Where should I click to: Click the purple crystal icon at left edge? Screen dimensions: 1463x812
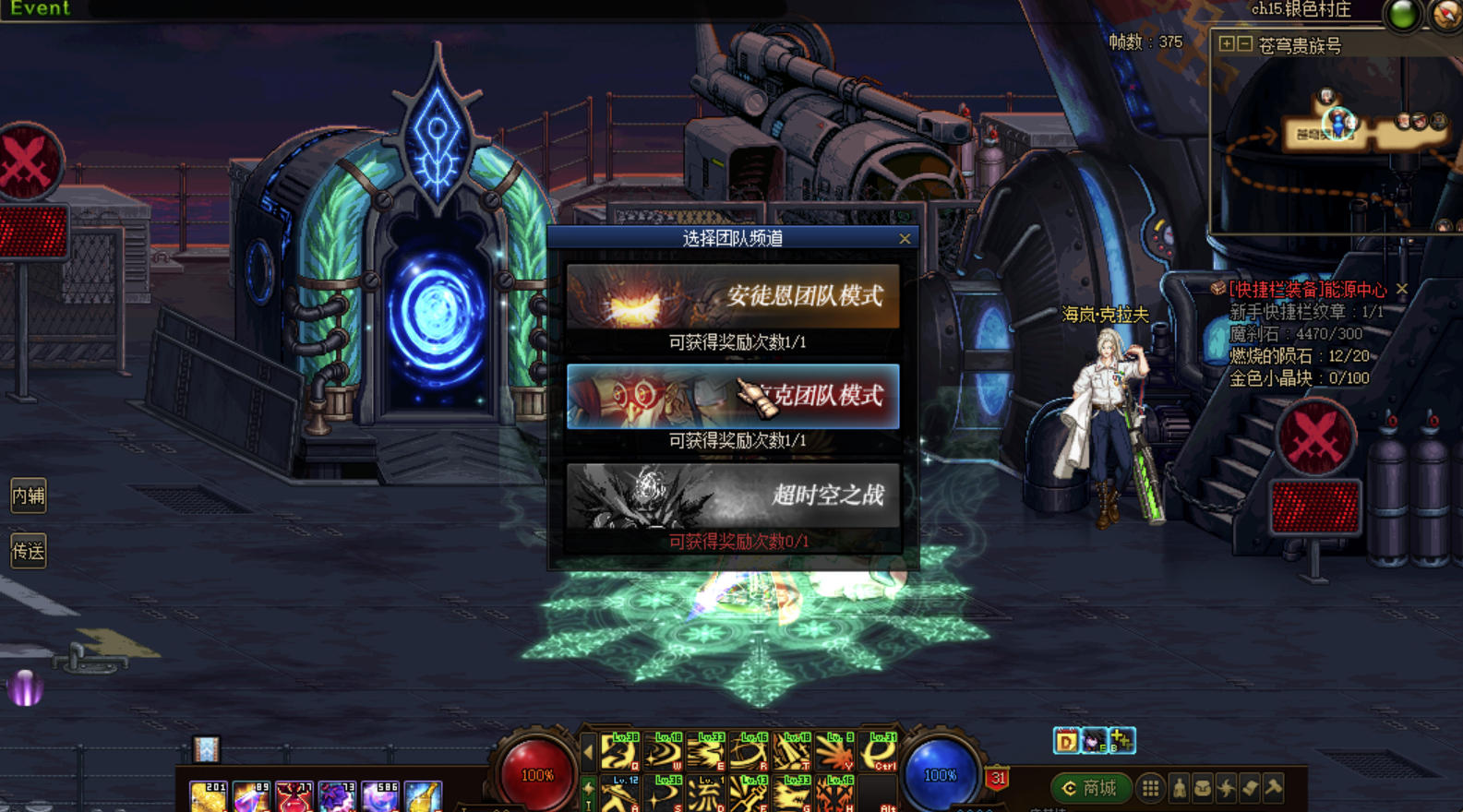coord(25,687)
